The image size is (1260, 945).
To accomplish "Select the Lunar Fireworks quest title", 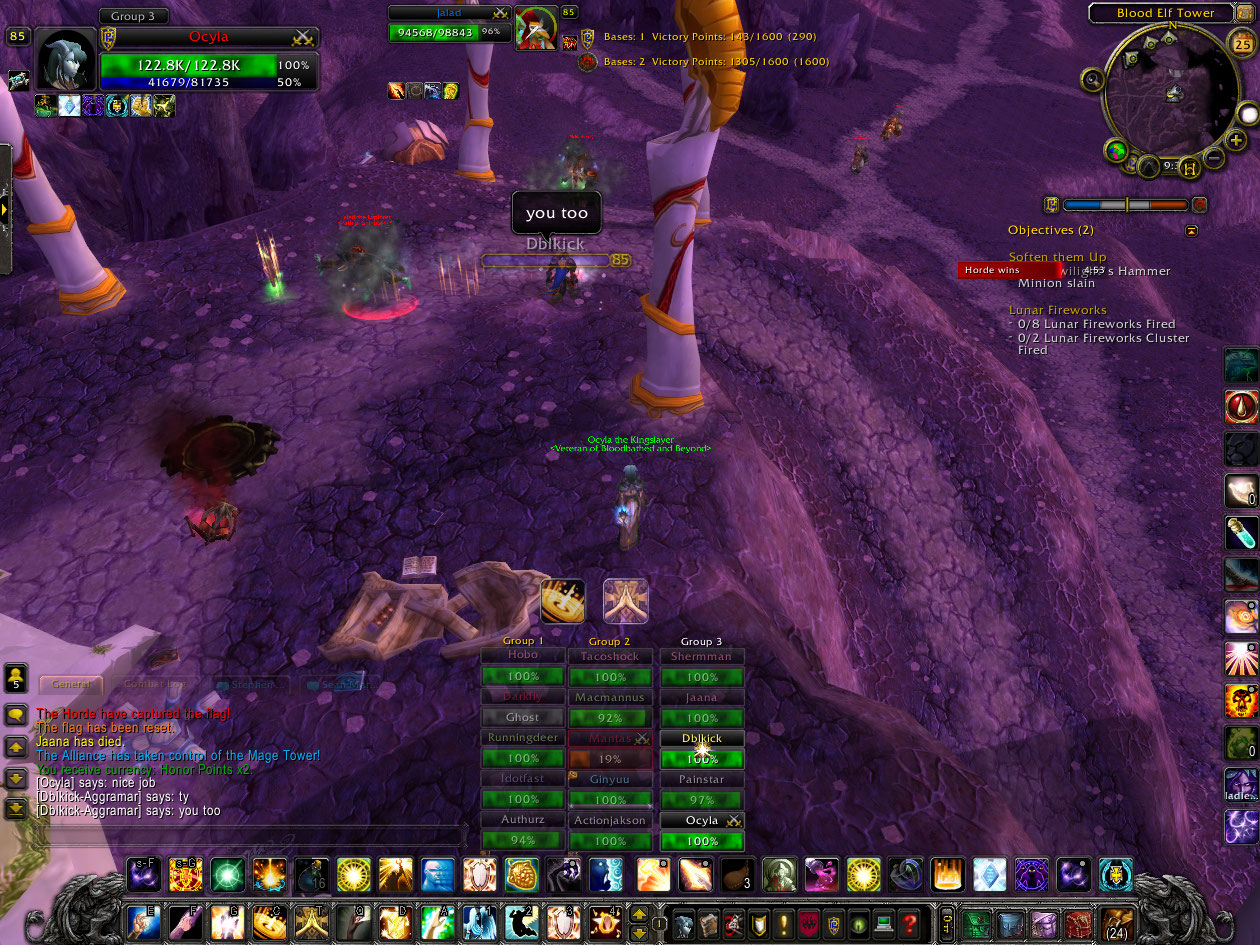I will pyautogui.click(x=1057, y=310).
